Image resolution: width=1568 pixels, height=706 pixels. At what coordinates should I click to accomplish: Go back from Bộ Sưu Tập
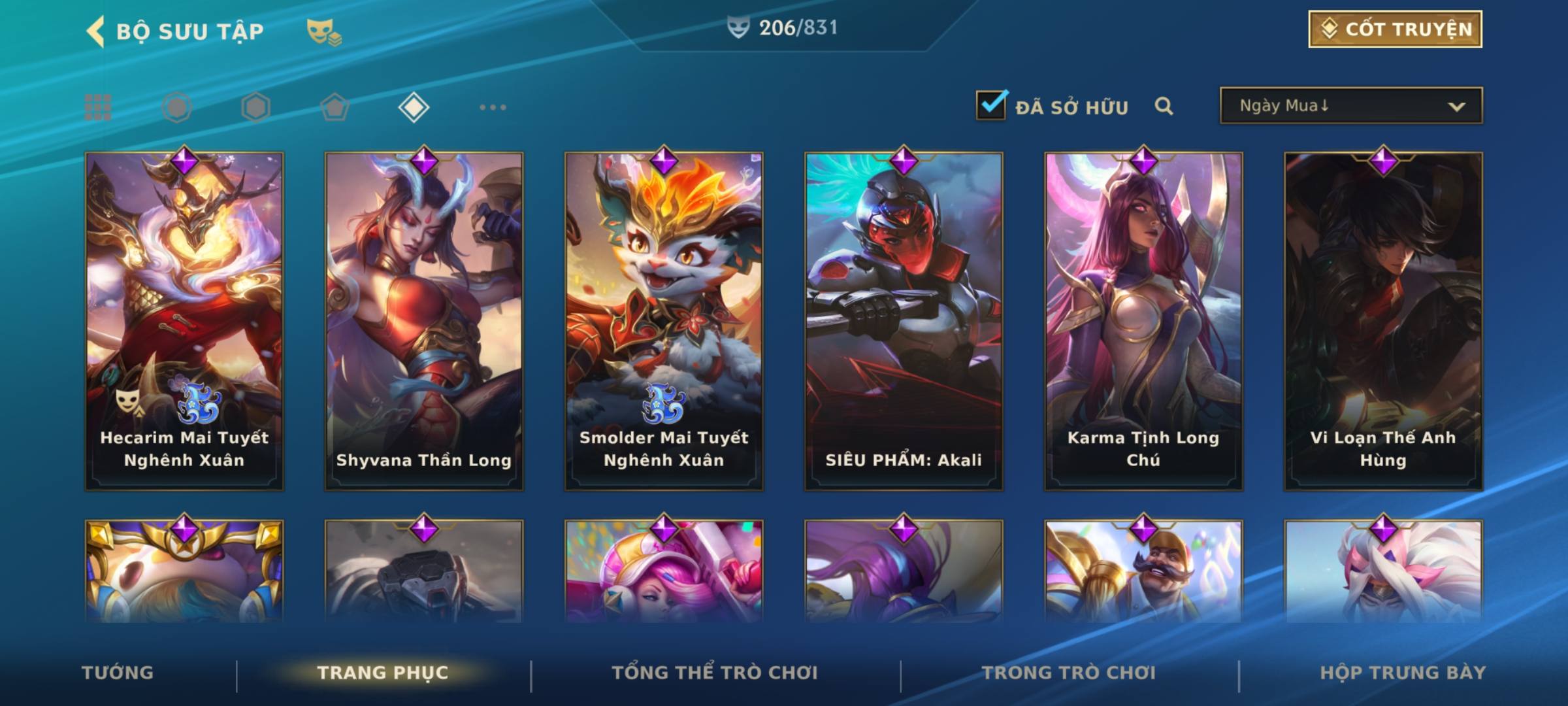(x=96, y=31)
